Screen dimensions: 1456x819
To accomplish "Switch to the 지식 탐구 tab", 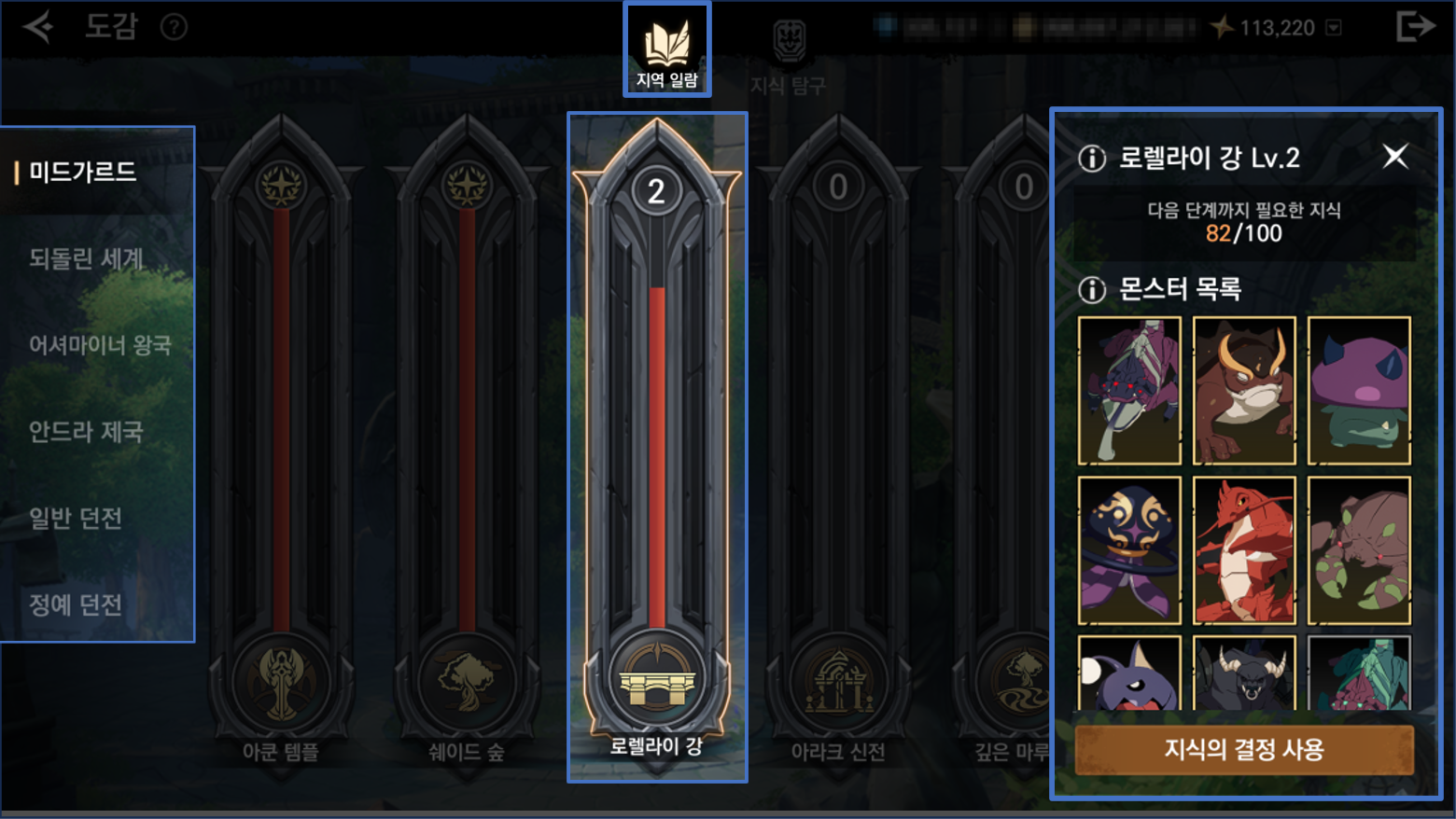I will coord(789,56).
